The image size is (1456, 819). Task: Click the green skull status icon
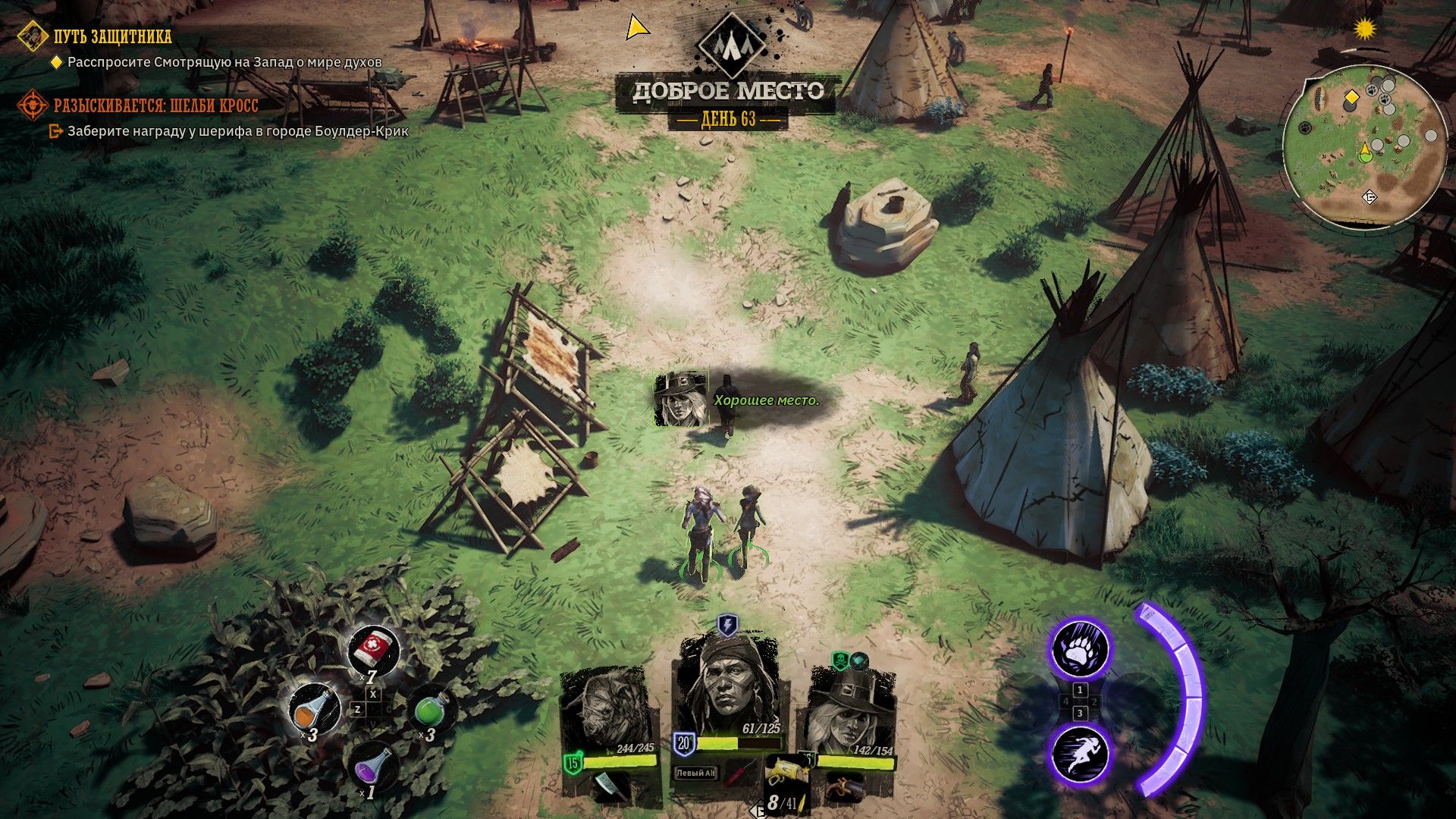tap(839, 661)
